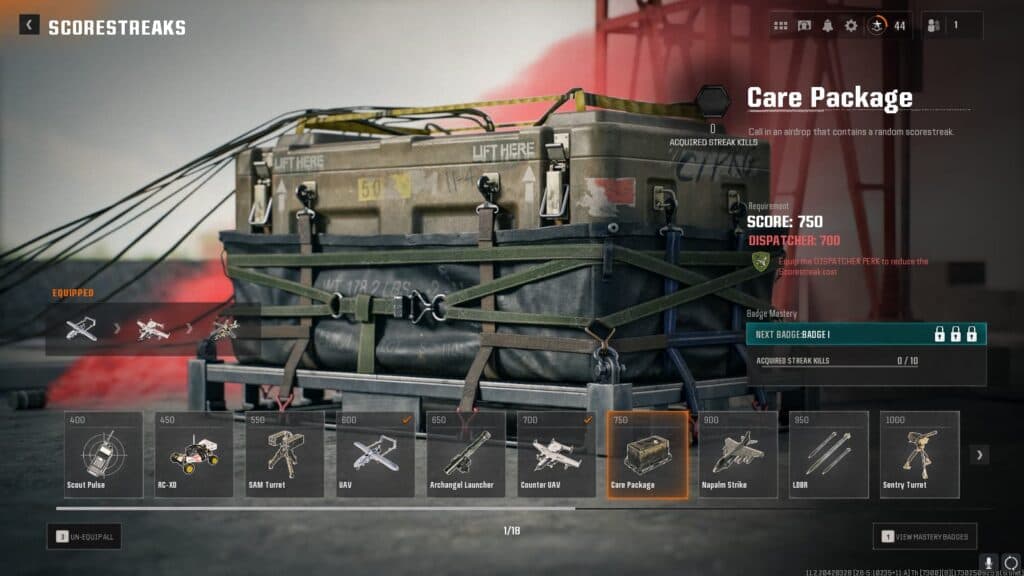The image size is (1024, 576).
Task: Pick the Napalm Strike scorestreak
Action: pos(738,454)
